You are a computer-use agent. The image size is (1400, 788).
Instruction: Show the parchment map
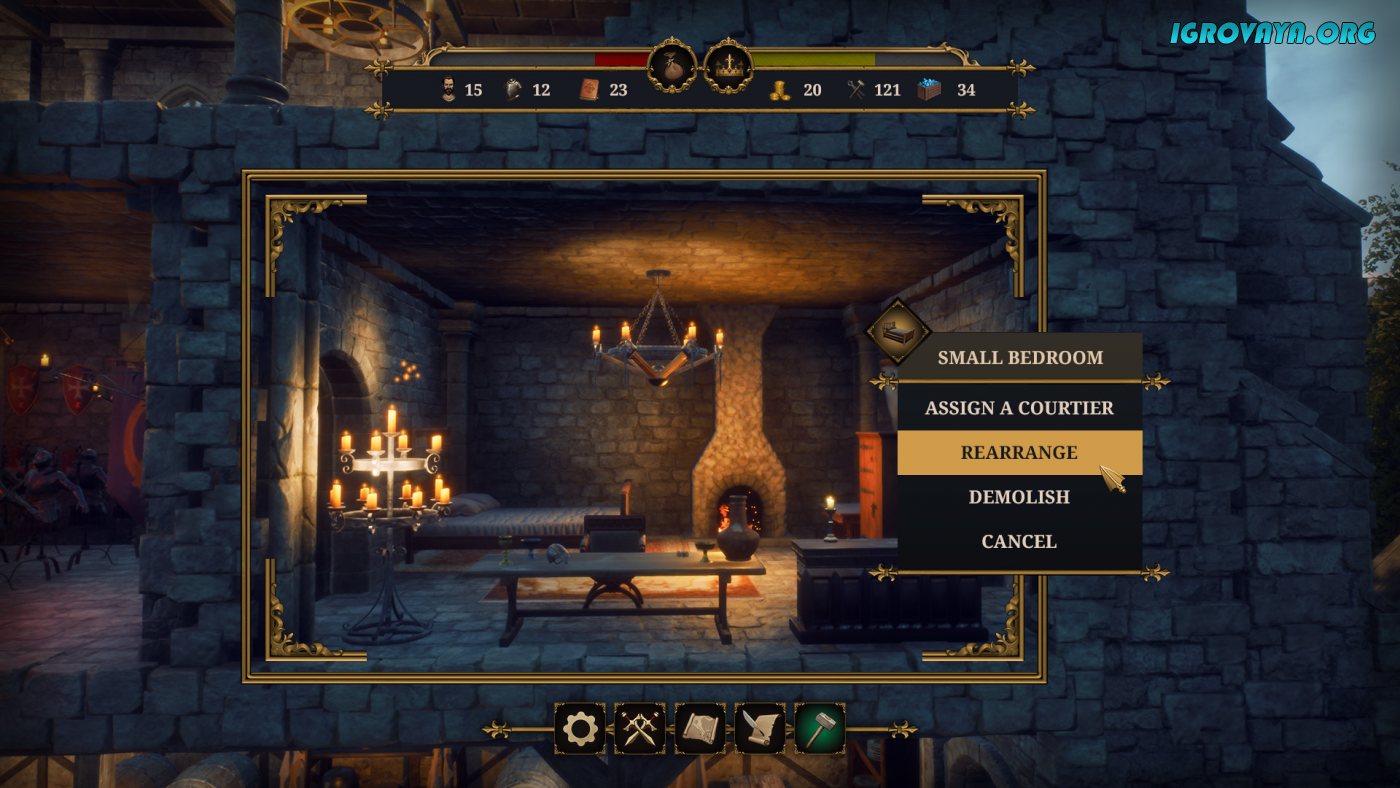coord(700,728)
